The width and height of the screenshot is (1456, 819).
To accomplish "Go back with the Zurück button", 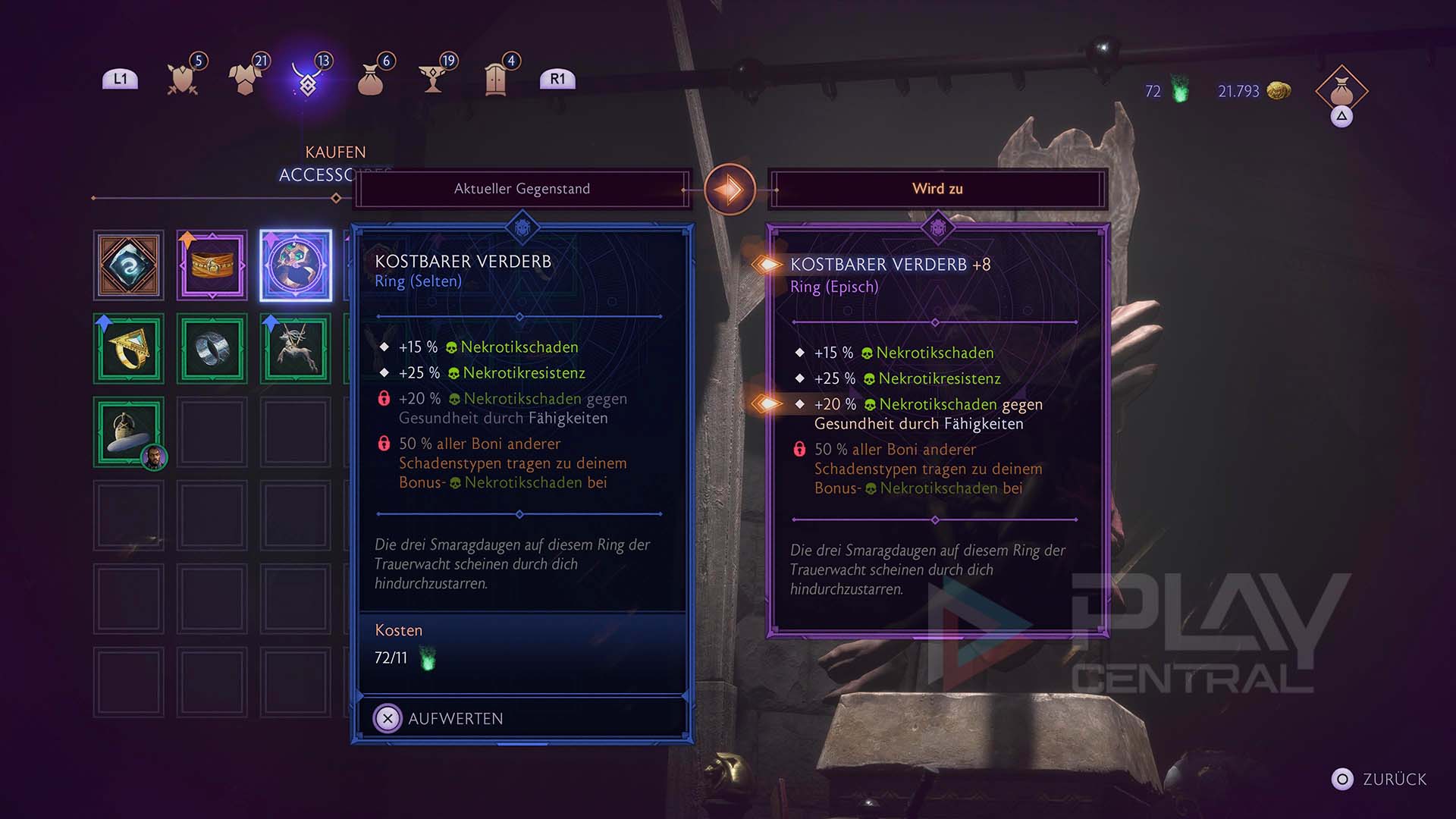I will point(1380,780).
